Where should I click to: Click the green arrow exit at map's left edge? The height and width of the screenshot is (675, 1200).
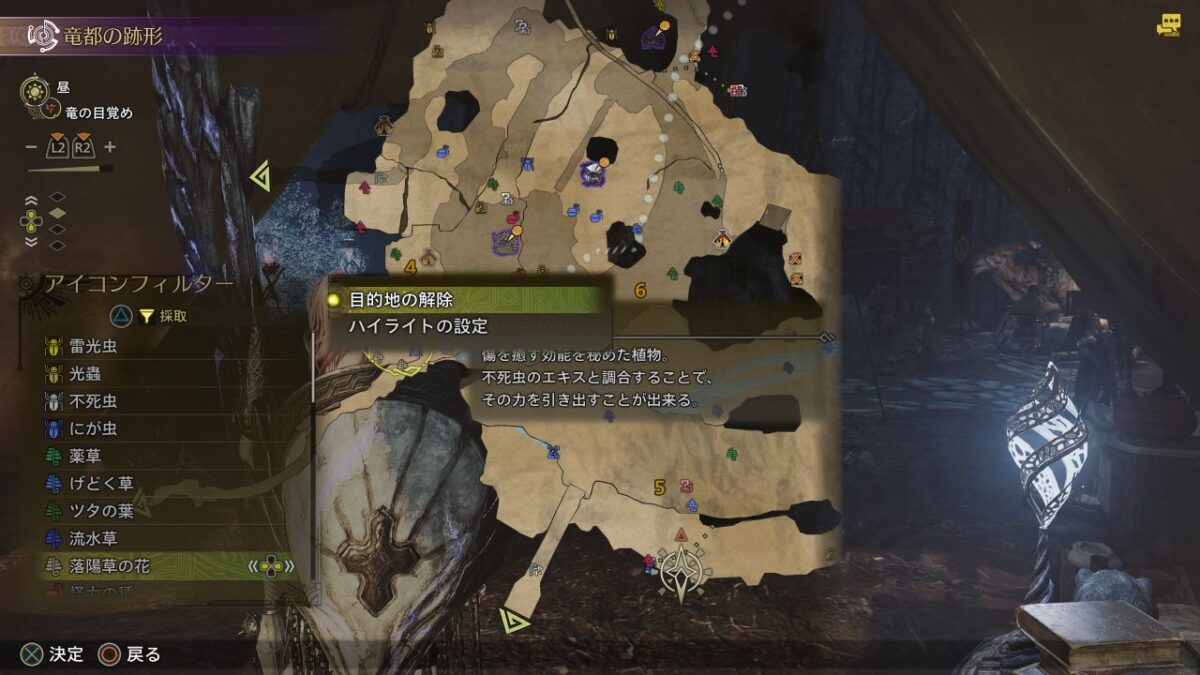(x=261, y=178)
